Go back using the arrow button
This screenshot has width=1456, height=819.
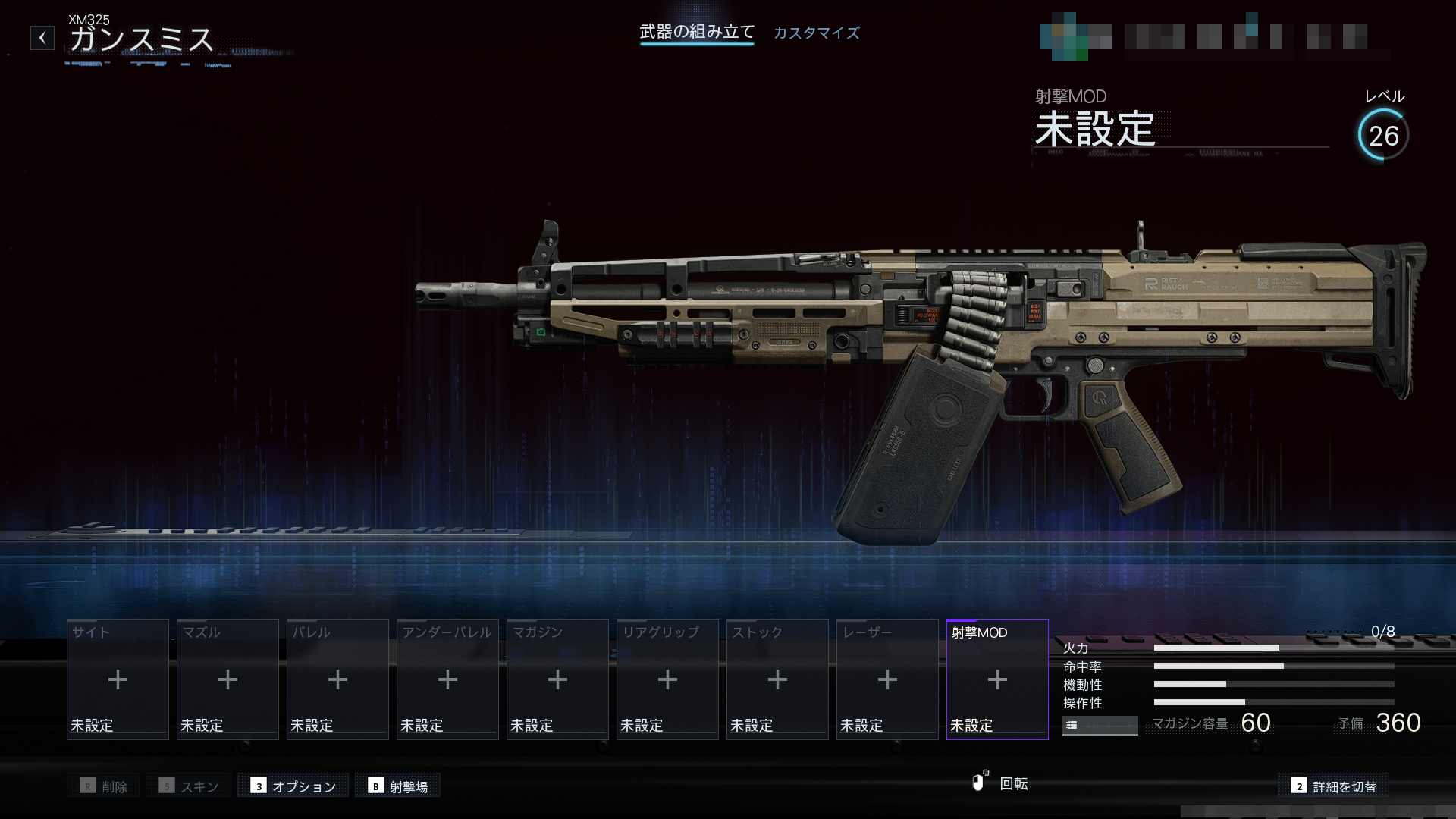tap(42, 38)
